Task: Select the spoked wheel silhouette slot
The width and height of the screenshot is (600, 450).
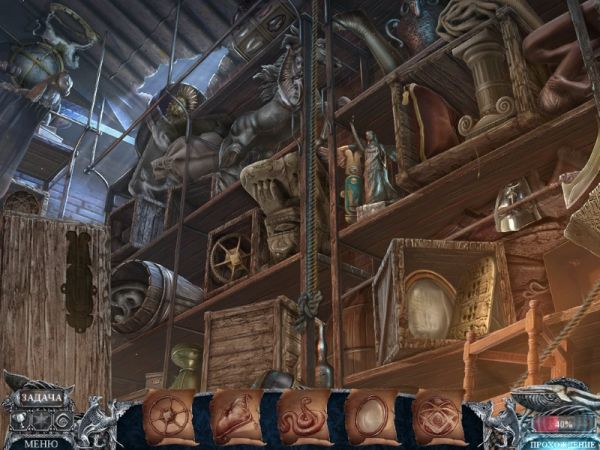Action: (x=167, y=416)
